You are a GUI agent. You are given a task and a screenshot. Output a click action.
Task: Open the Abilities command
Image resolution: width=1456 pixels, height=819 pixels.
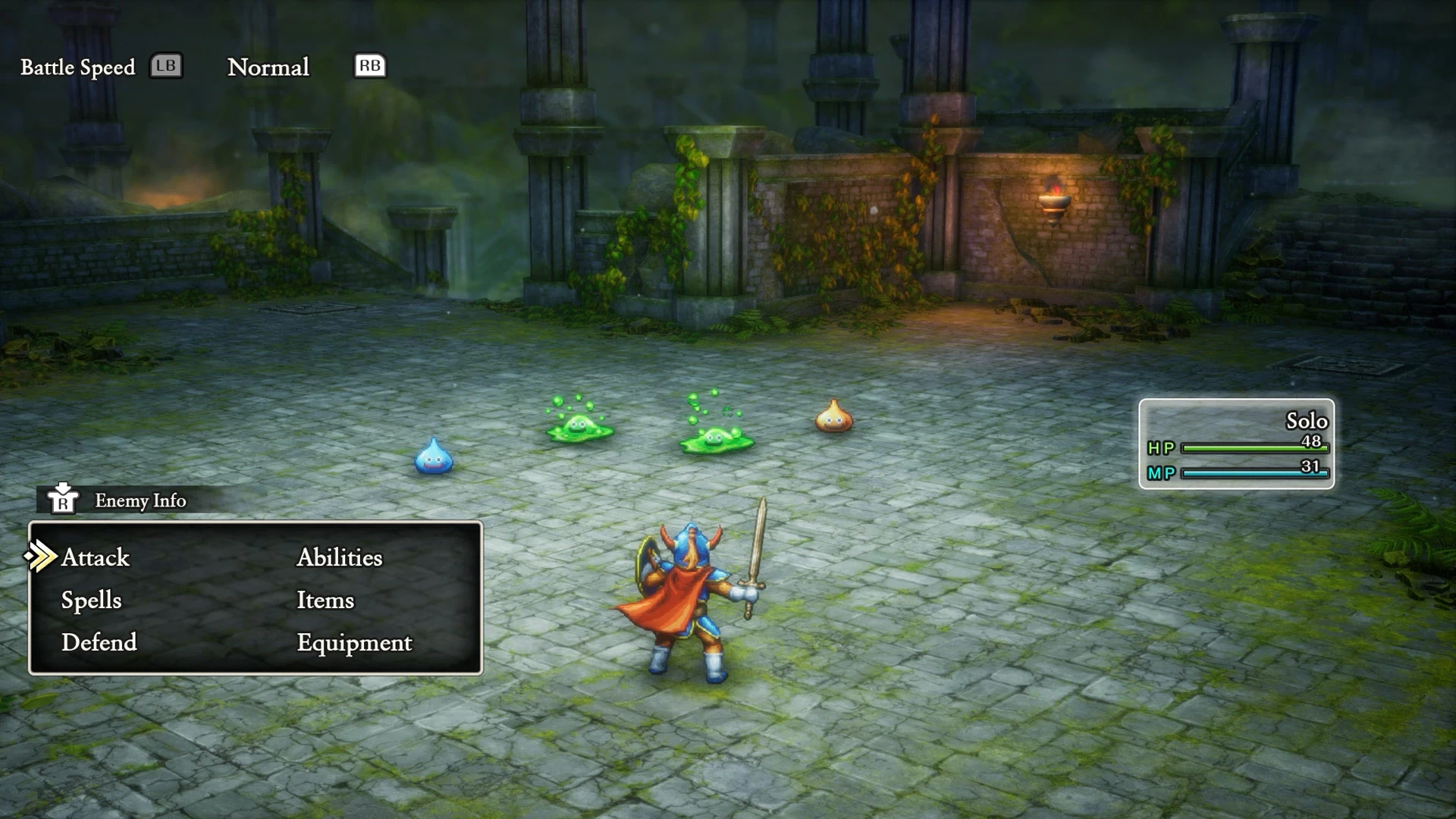pos(340,557)
